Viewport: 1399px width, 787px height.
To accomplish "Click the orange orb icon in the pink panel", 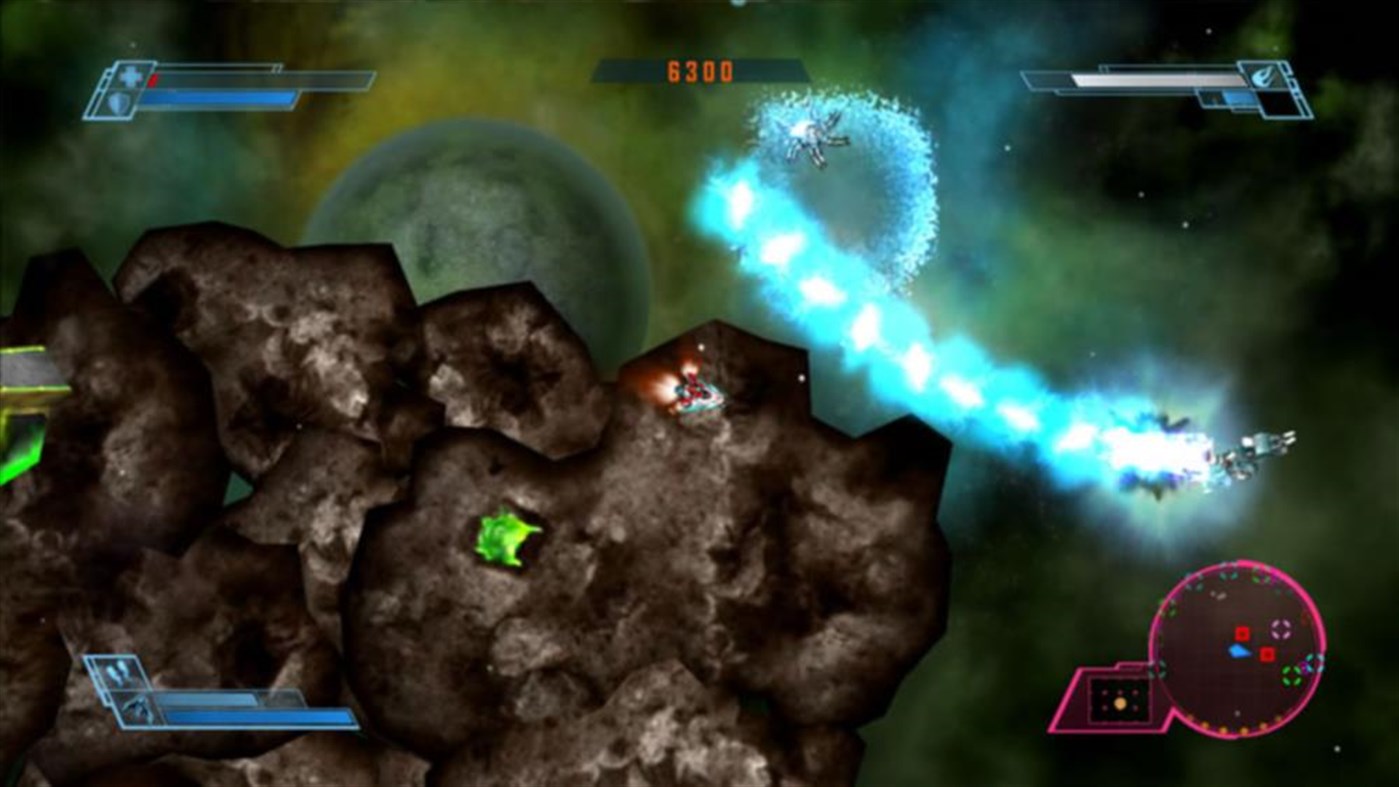I will pos(1120,702).
